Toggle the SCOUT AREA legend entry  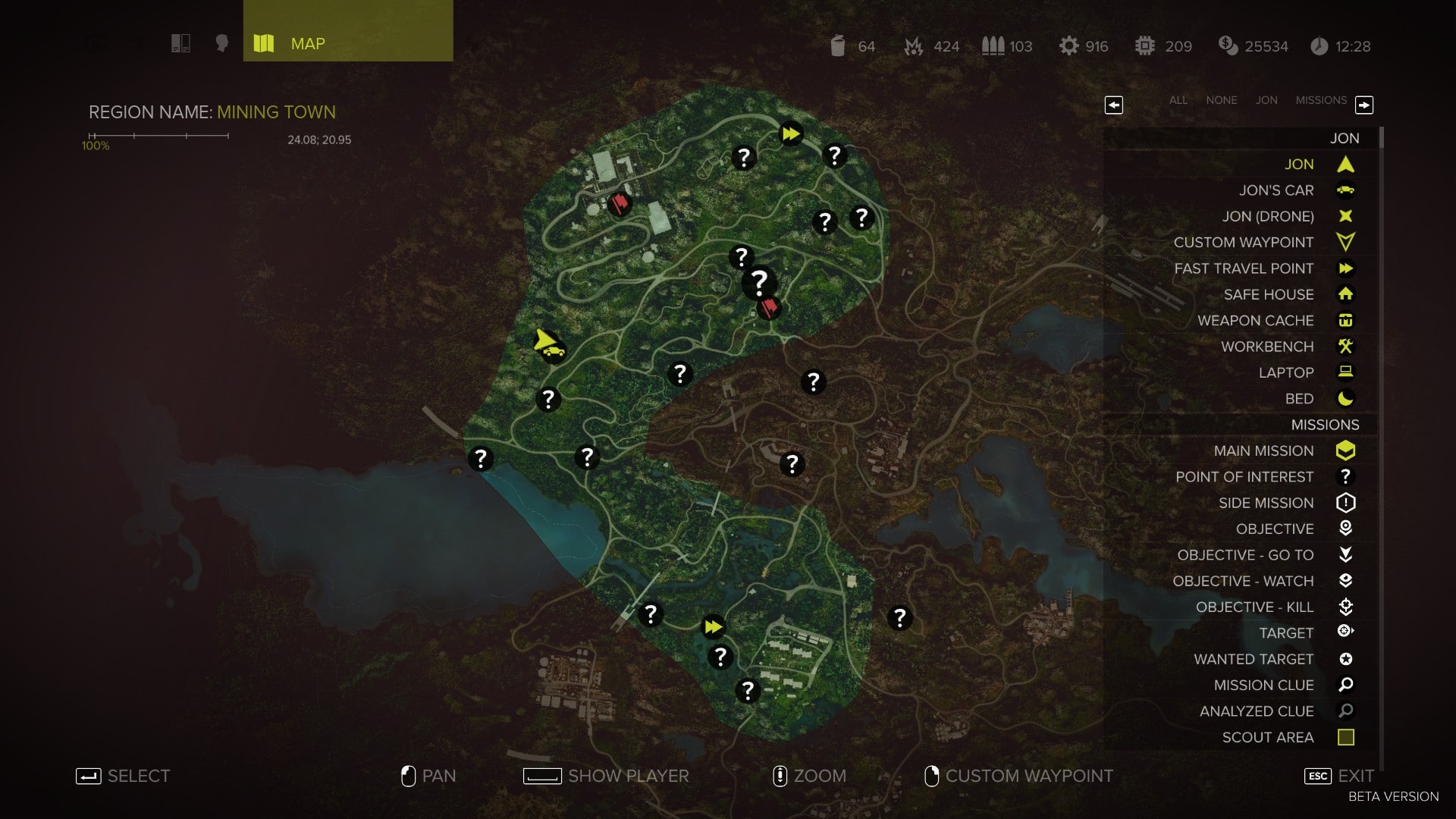point(1267,737)
